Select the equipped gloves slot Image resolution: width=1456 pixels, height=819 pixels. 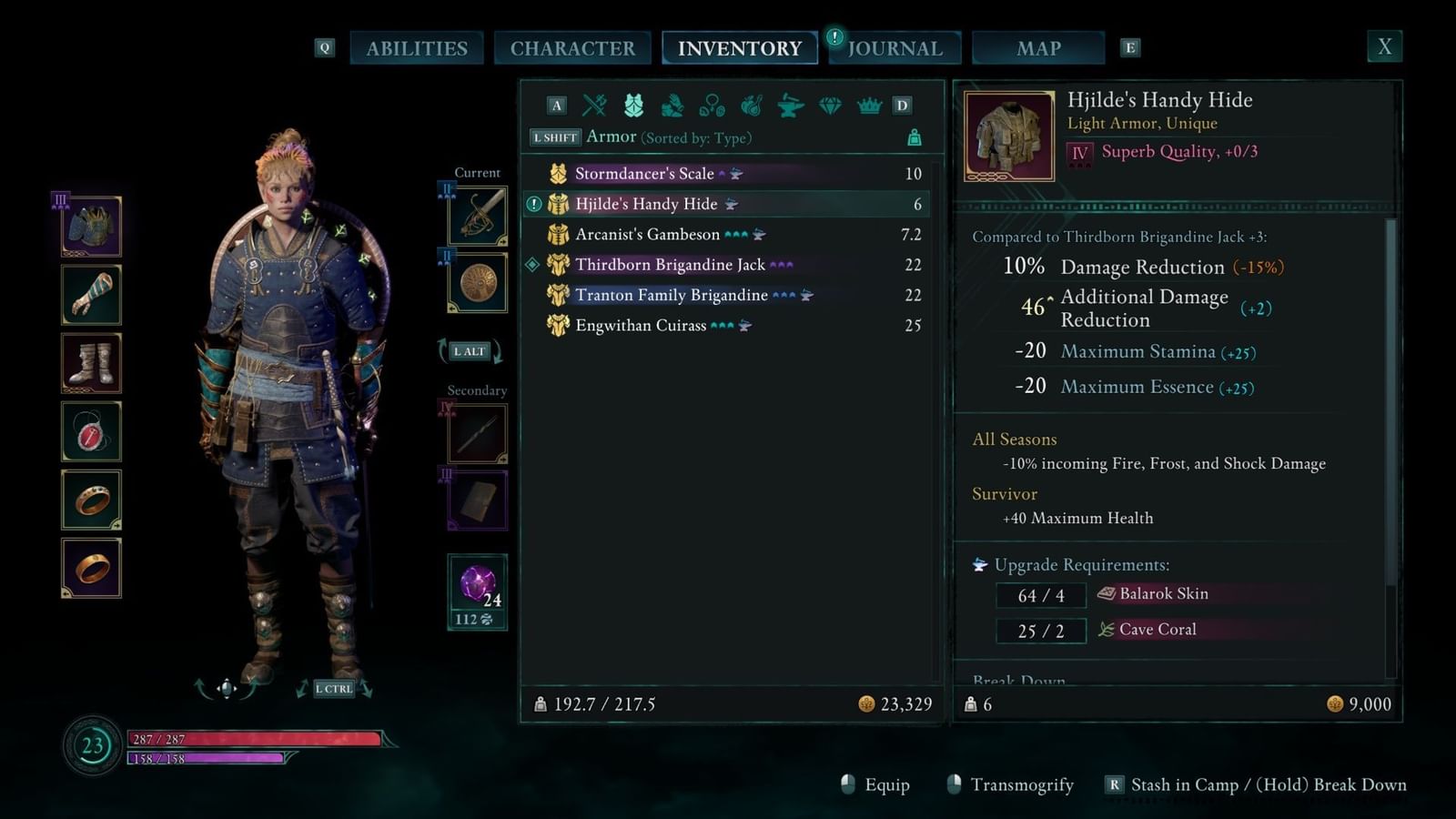click(x=91, y=295)
